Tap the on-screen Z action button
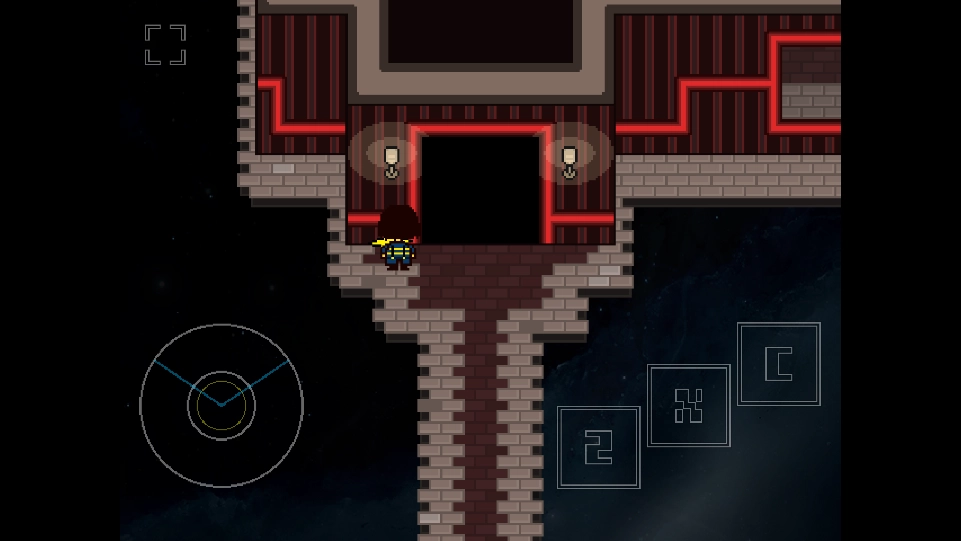 598,447
